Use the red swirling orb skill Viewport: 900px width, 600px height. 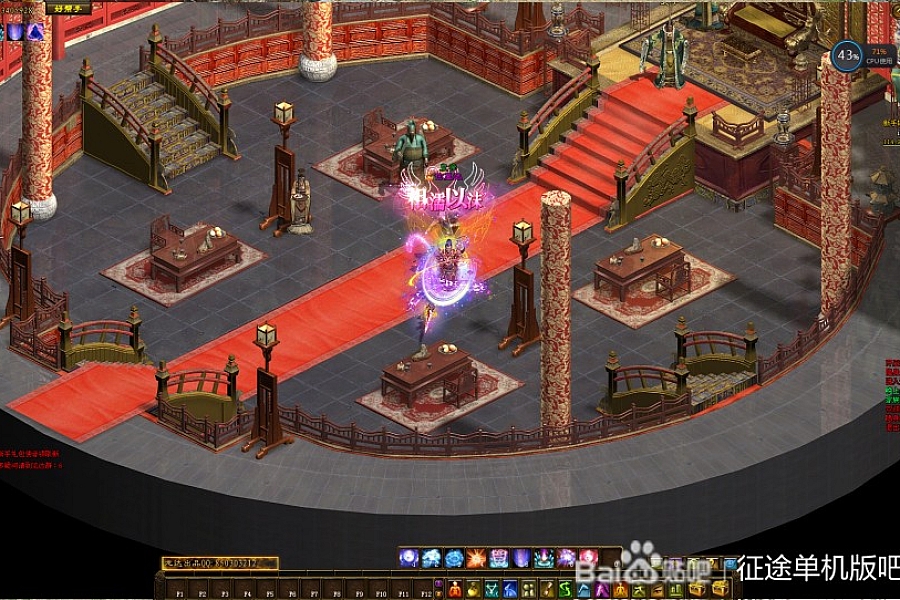pos(587,558)
